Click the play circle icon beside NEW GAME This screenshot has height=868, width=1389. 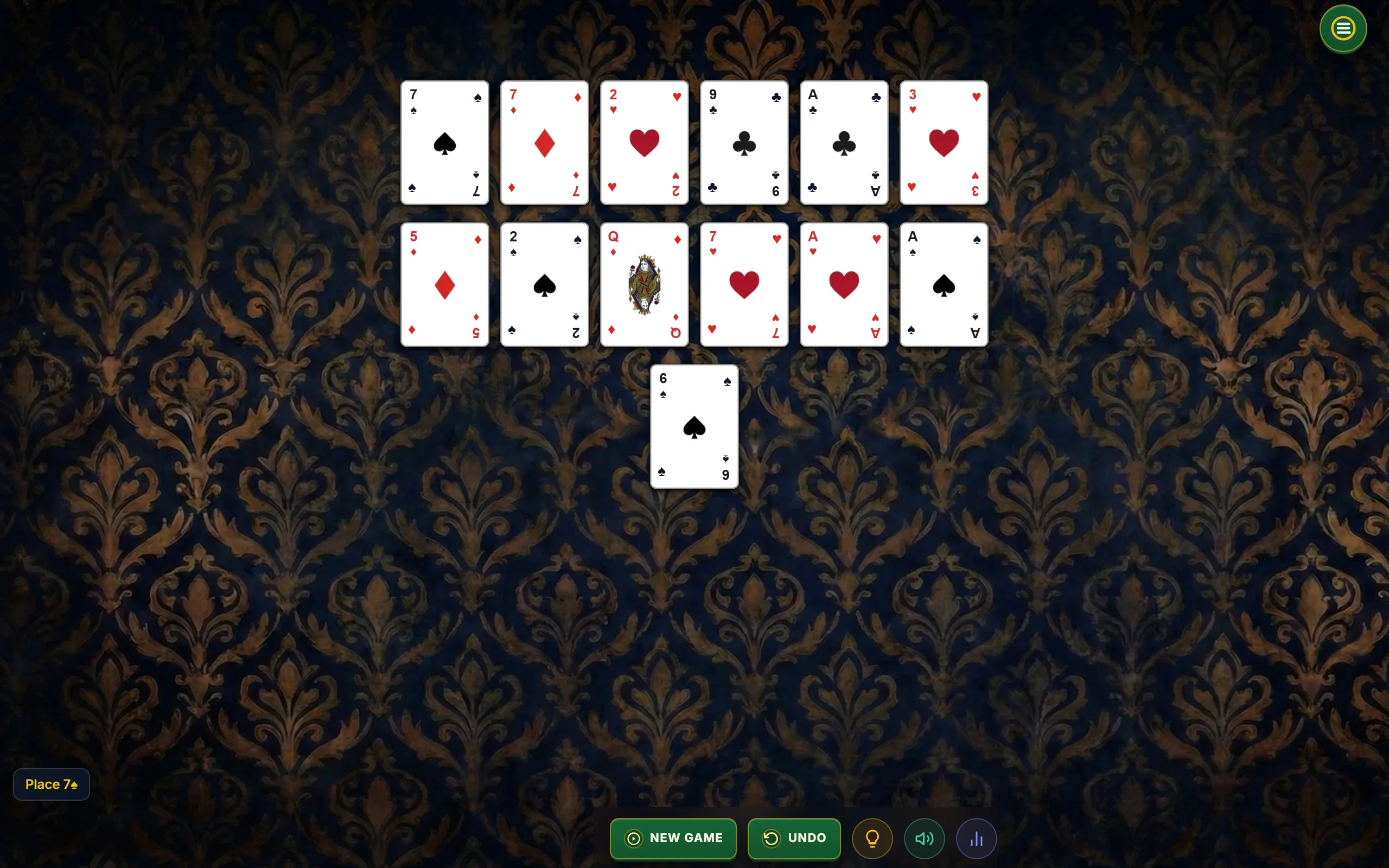click(633, 838)
